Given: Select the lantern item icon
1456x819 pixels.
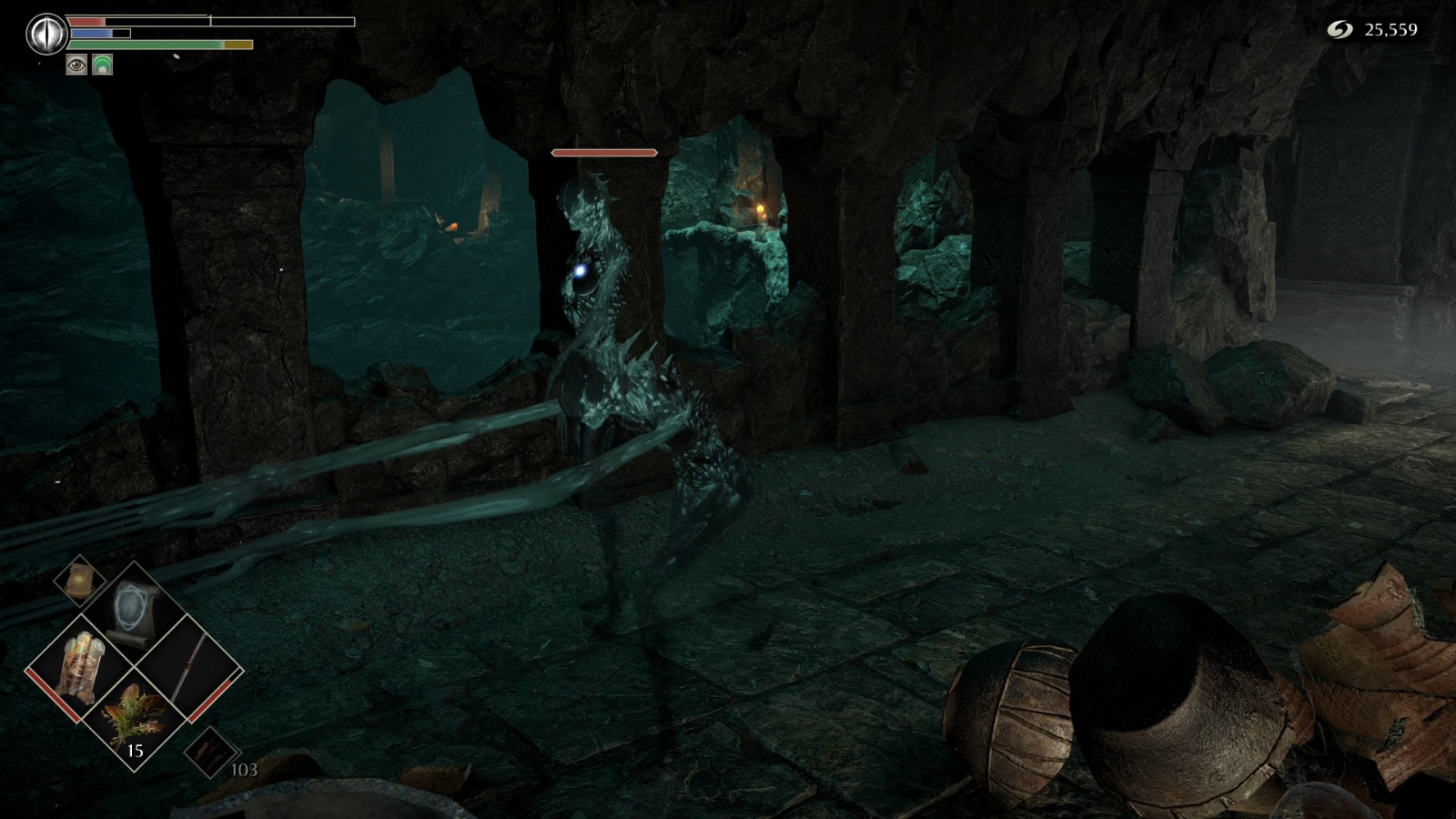Looking at the screenshot, I should (79, 582).
